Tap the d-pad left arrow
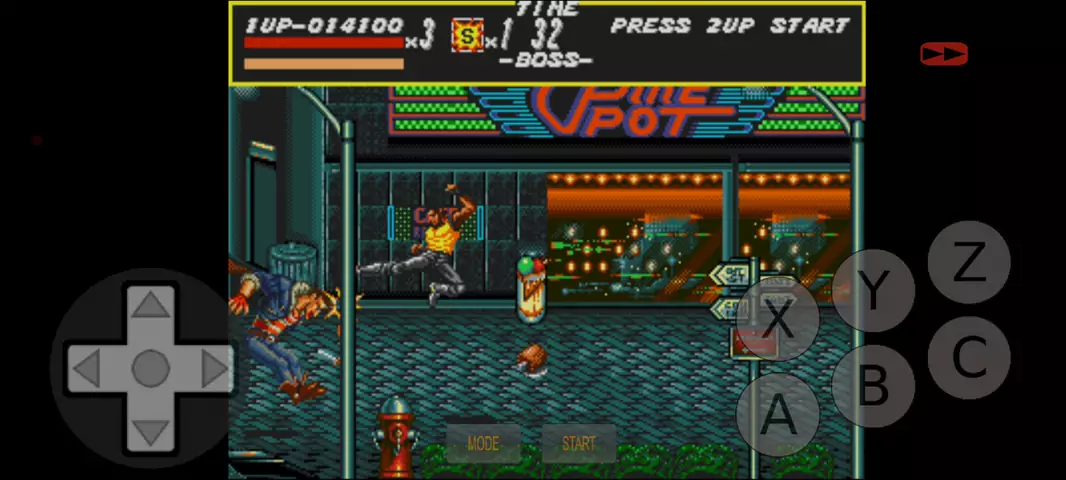This screenshot has width=1066, height=480. 85,369
